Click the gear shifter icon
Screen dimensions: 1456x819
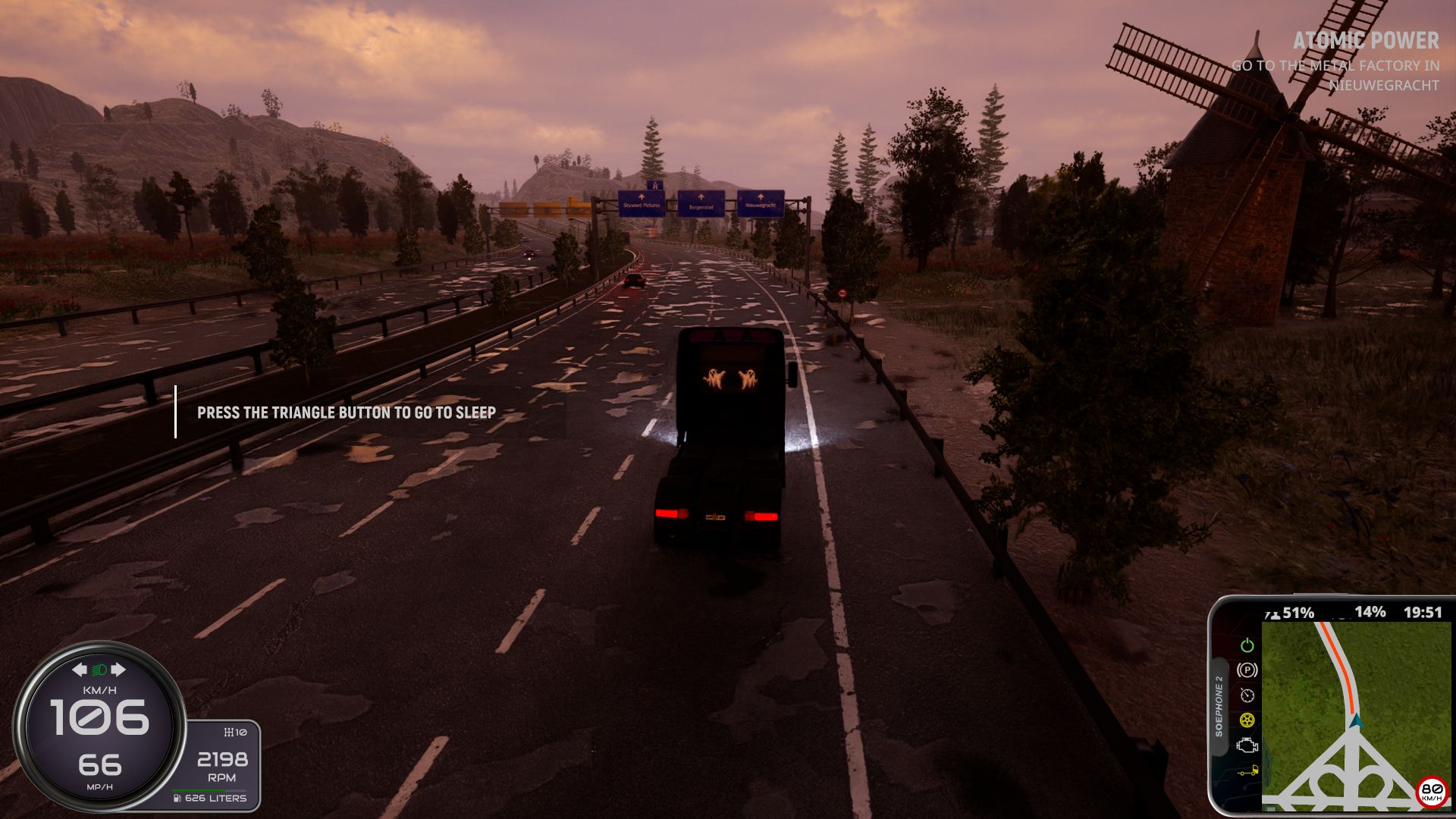[x=228, y=733]
